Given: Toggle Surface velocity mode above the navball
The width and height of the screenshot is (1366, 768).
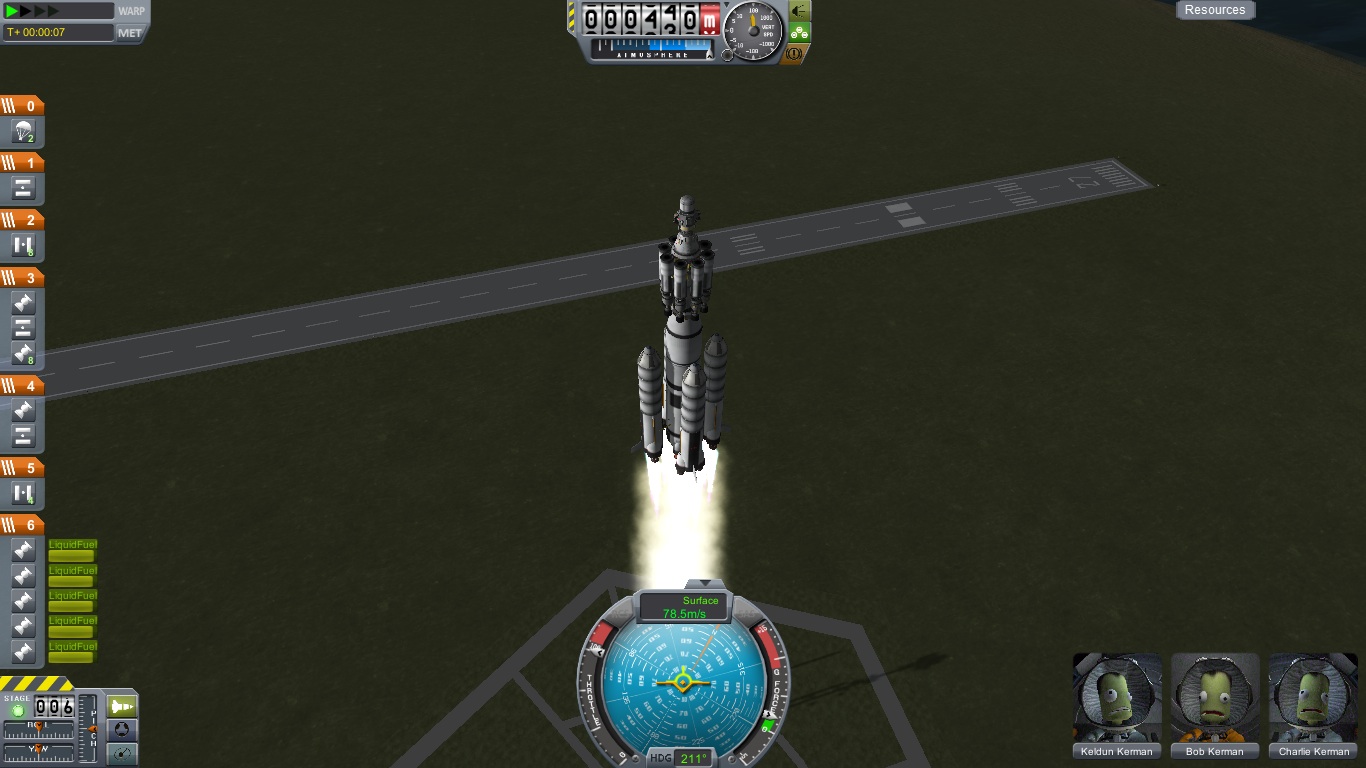Looking at the screenshot, I should point(700,600).
